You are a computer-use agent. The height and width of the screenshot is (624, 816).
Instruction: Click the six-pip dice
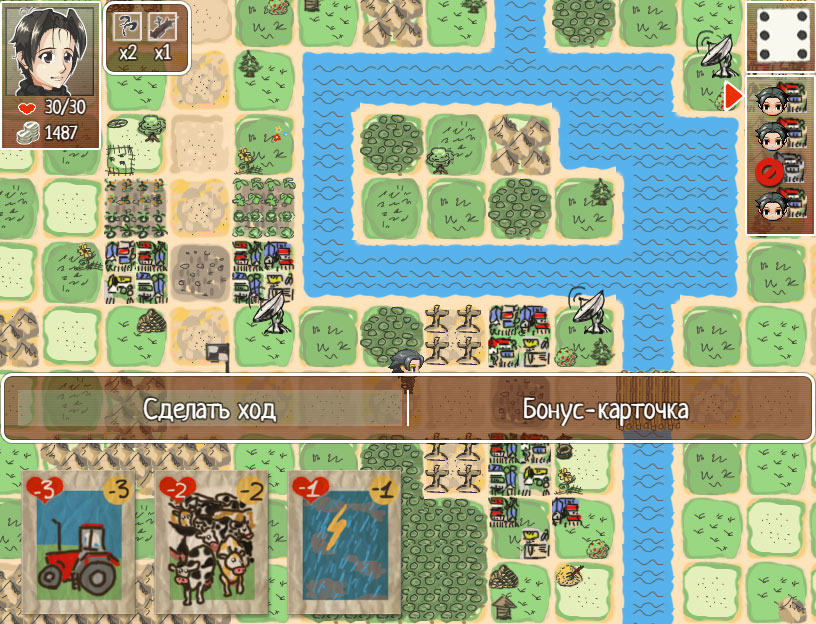(780, 36)
